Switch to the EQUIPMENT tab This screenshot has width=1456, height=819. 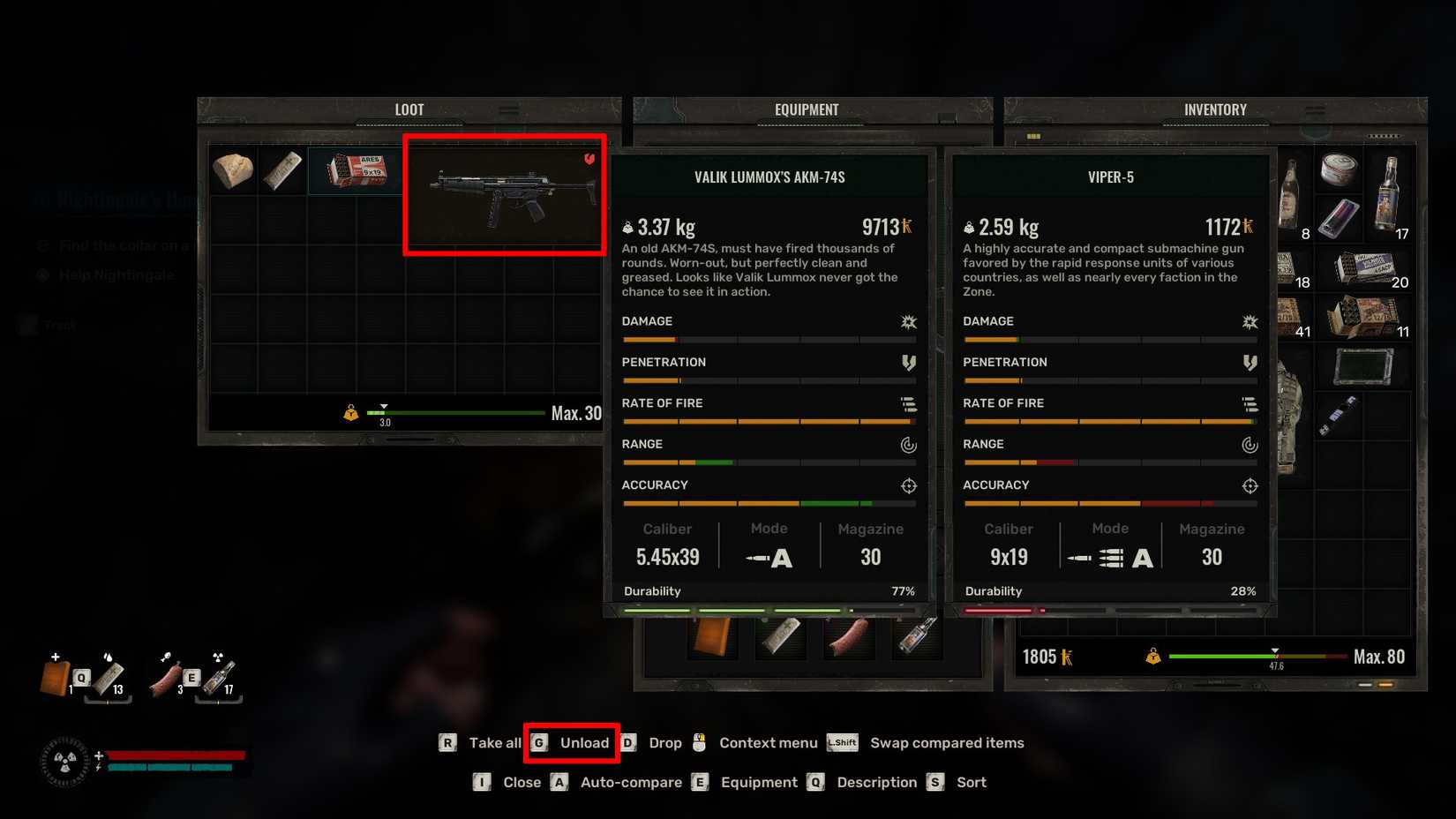[x=808, y=109]
